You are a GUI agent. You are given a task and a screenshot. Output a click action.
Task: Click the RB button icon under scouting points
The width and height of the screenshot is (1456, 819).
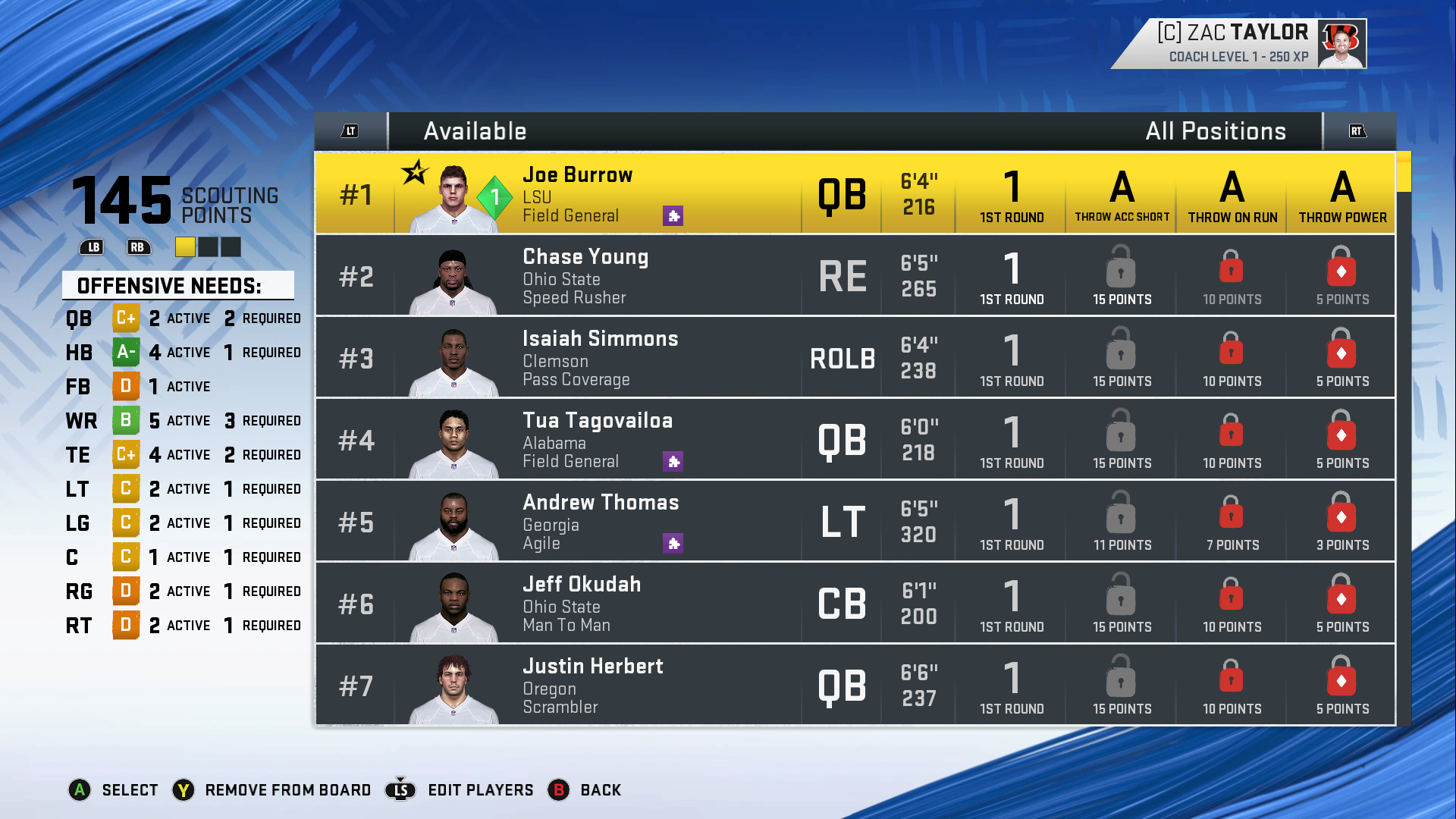tap(138, 247)
